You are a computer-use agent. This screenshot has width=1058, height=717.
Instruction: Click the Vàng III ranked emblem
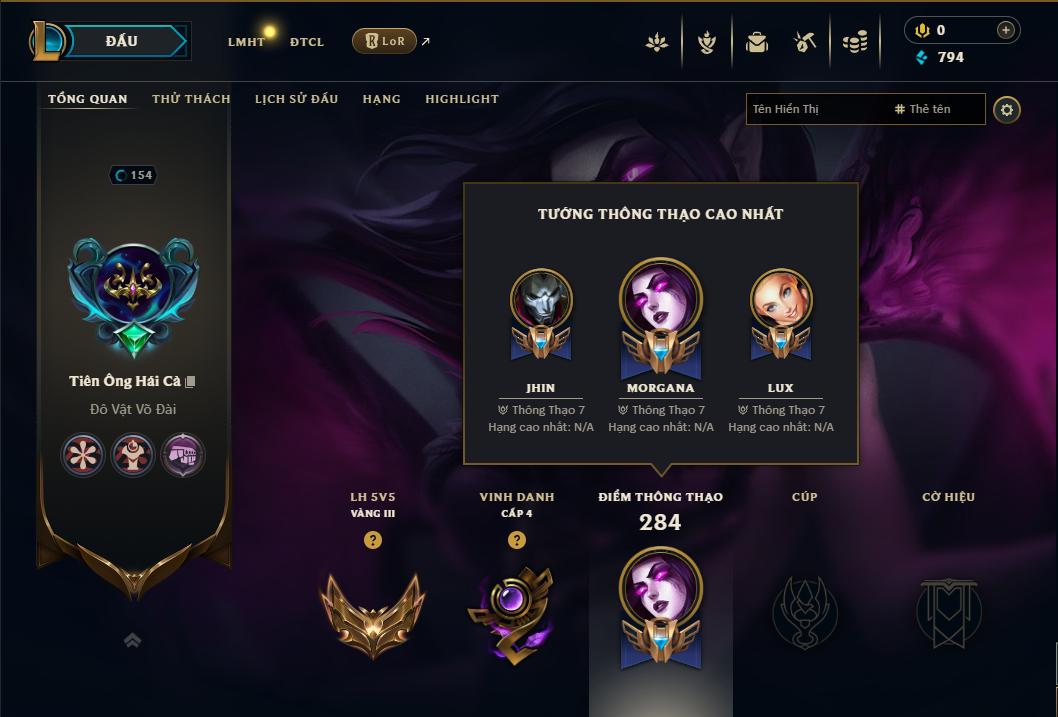pos(372,611)
